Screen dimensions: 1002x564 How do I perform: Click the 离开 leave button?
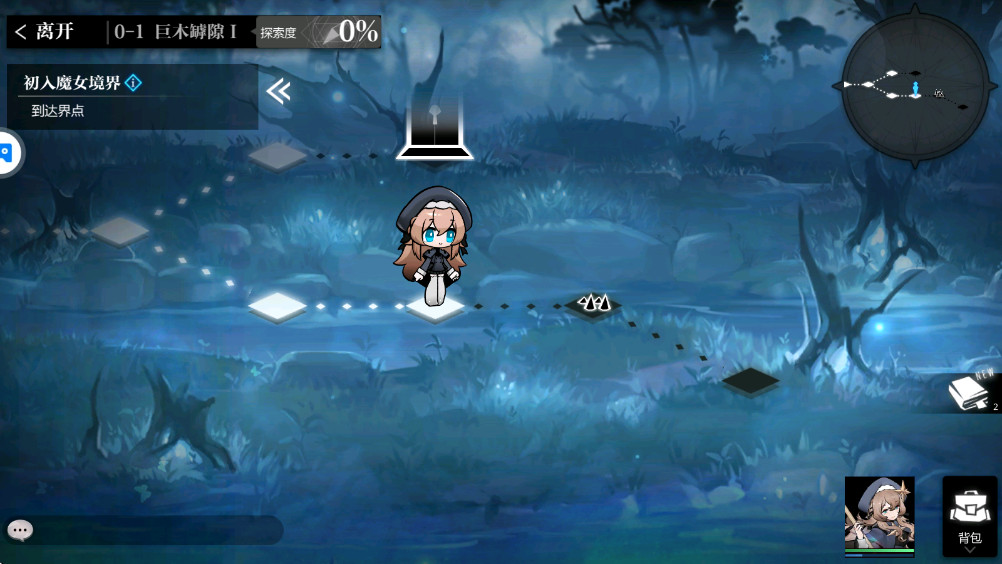[x=45, y=32]
